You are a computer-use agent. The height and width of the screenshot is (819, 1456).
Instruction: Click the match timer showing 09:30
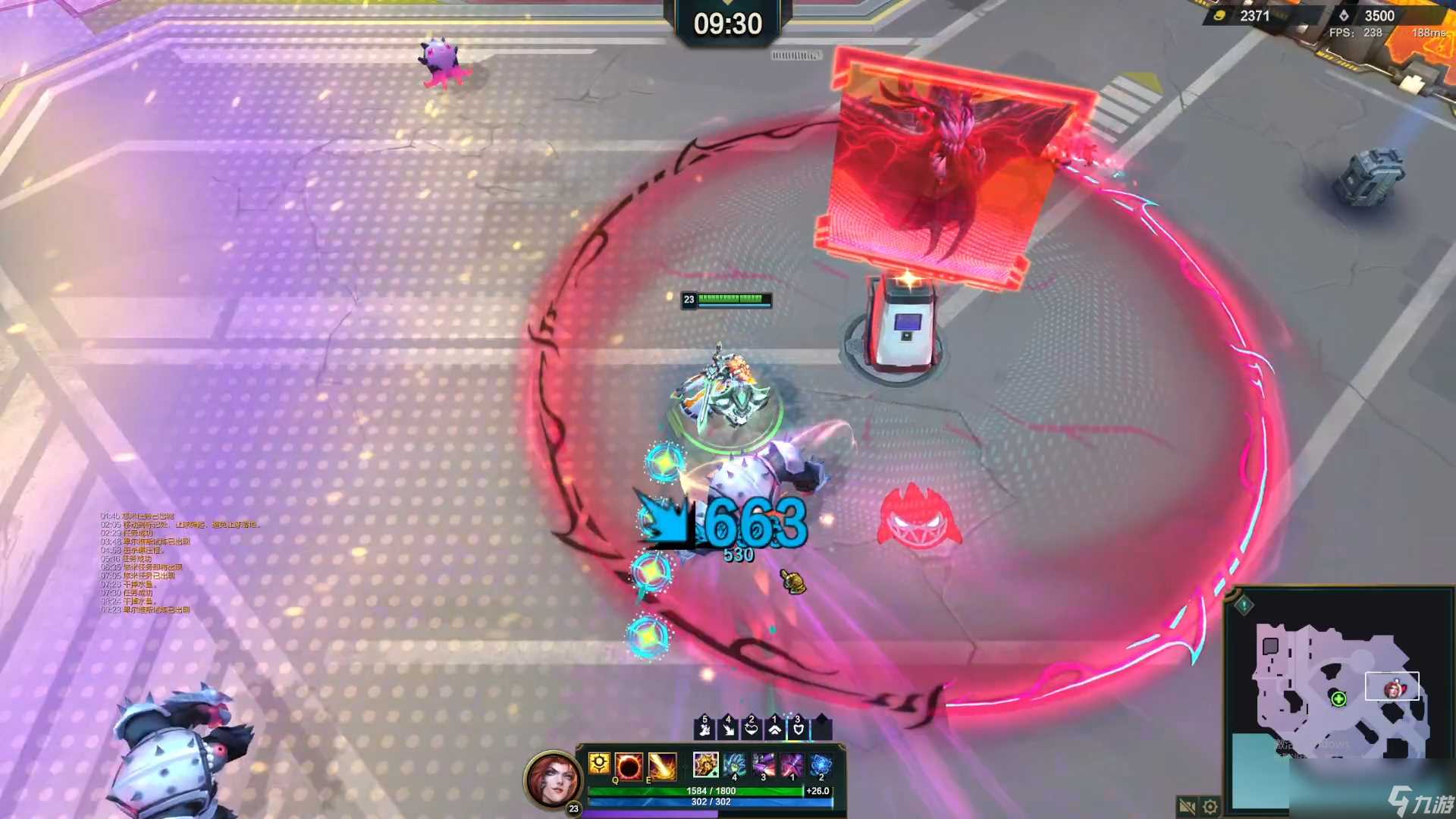tap(728, 23)
